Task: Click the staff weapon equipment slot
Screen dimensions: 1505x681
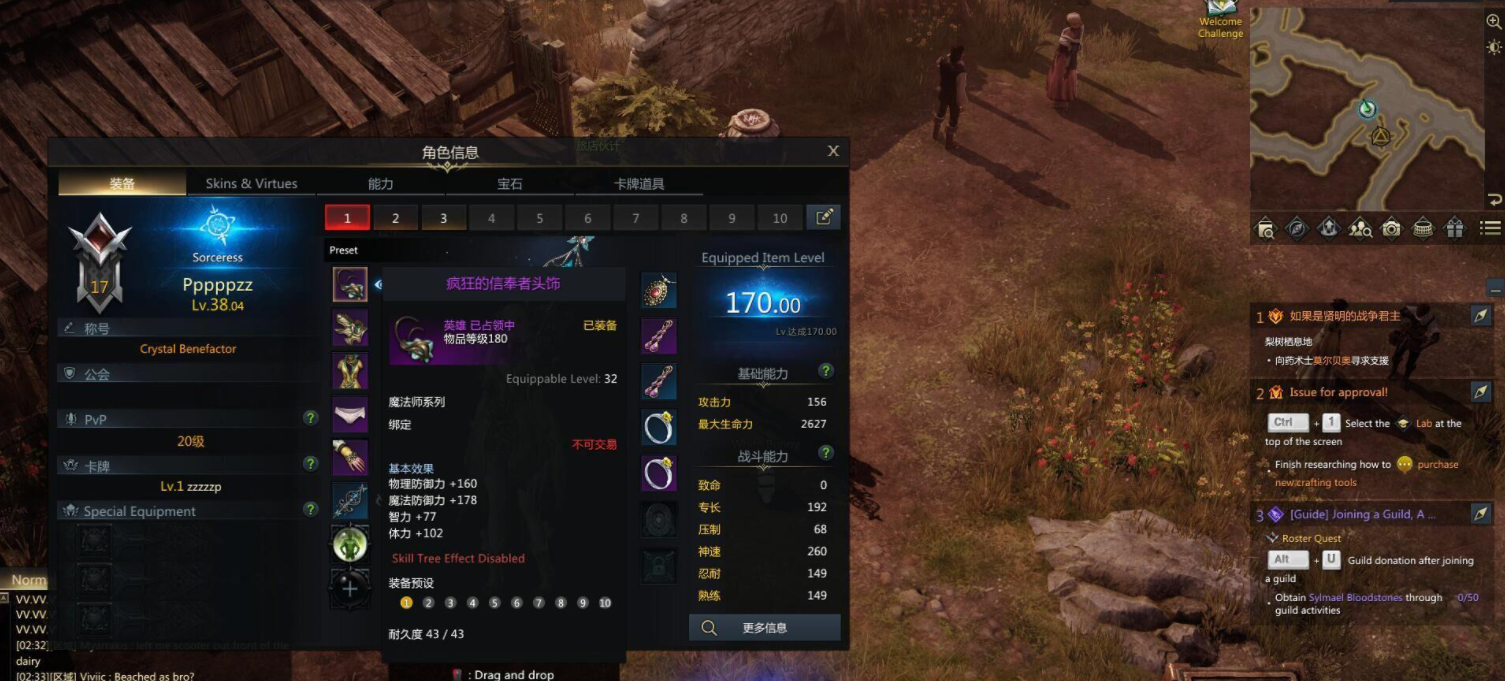Action: 350,500
